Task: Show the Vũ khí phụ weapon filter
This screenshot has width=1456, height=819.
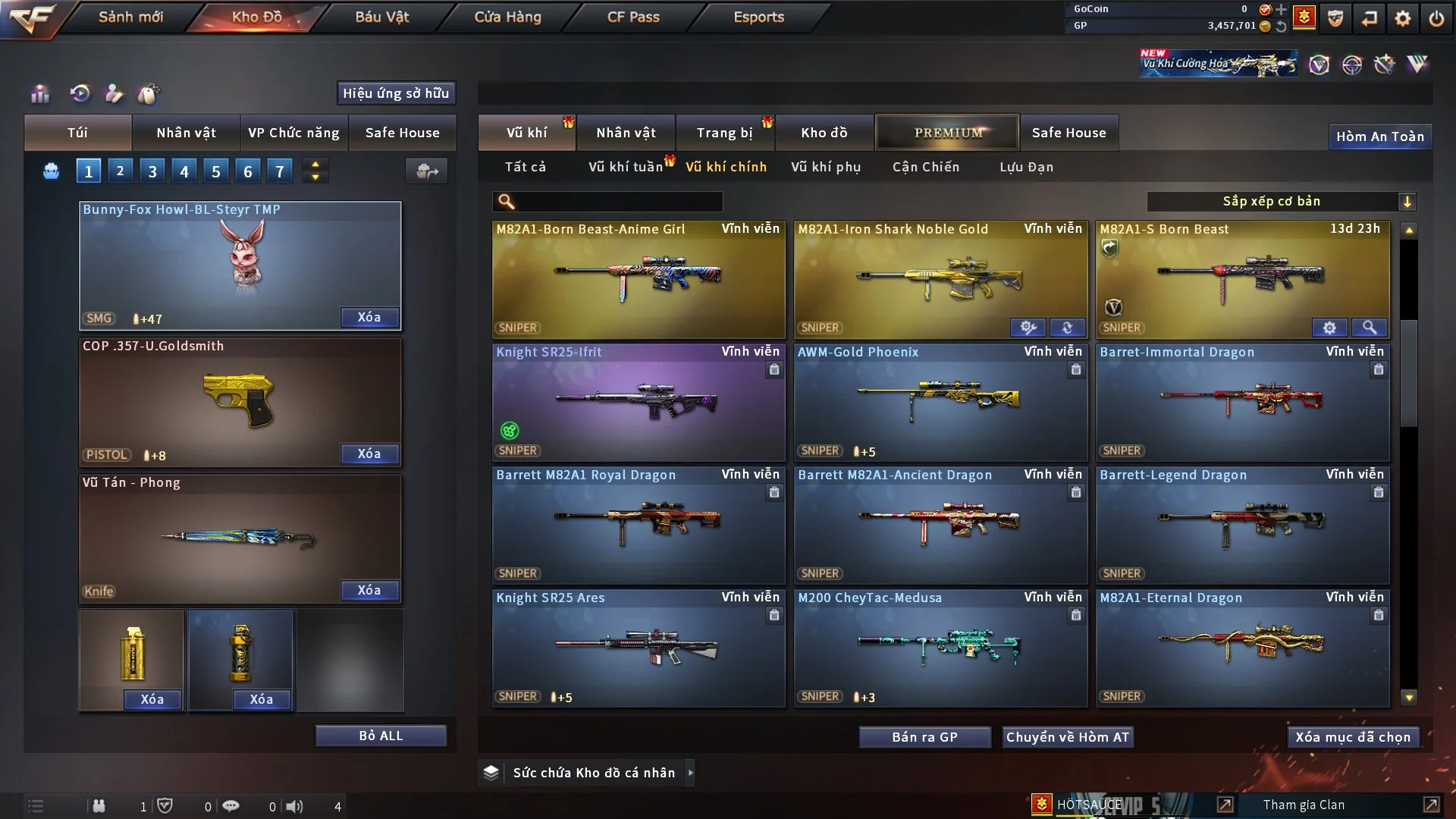Action: pyautogui.click(x=826, y=167)
